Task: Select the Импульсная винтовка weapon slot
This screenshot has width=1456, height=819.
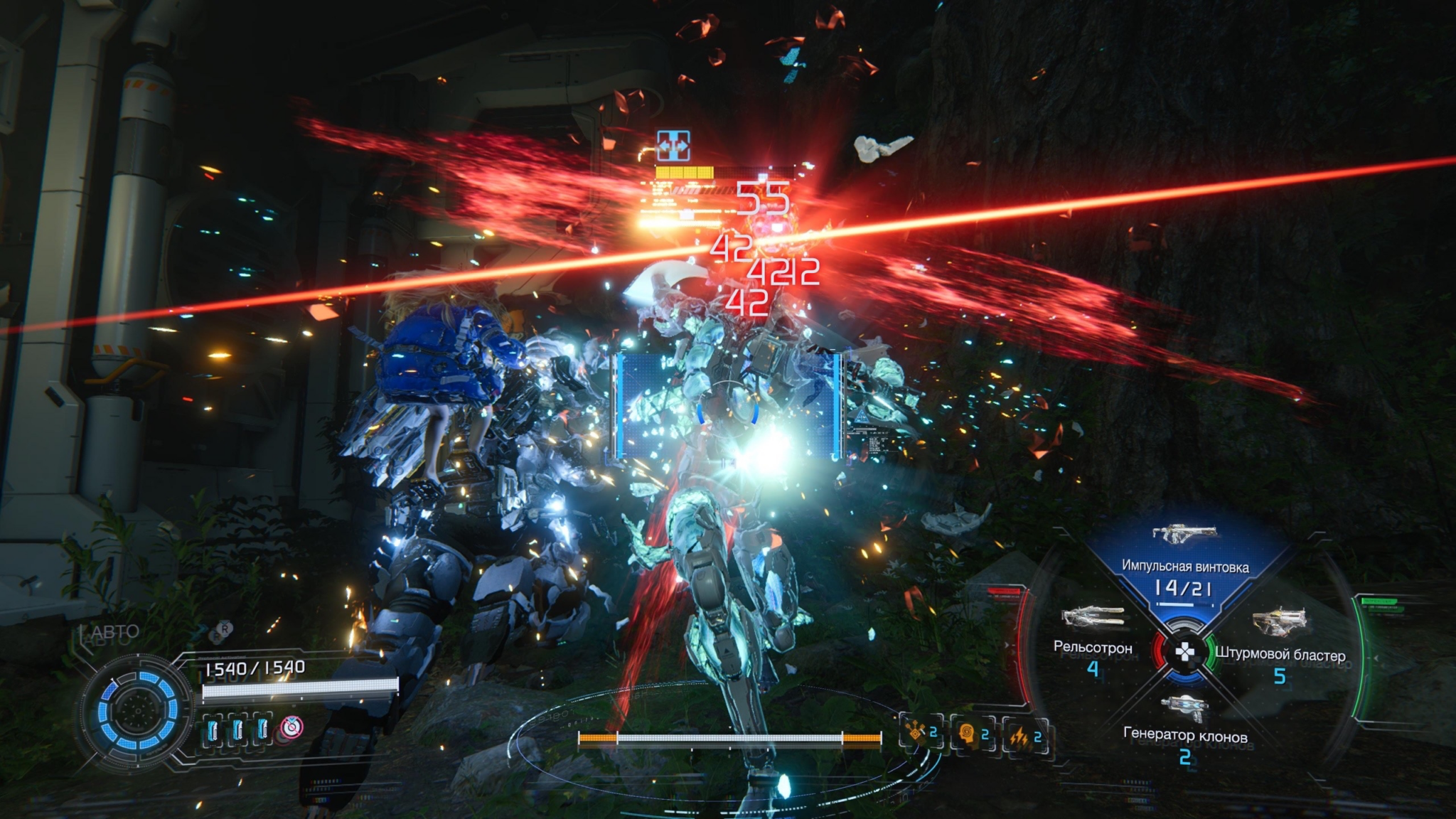Action: [1184, 567]
